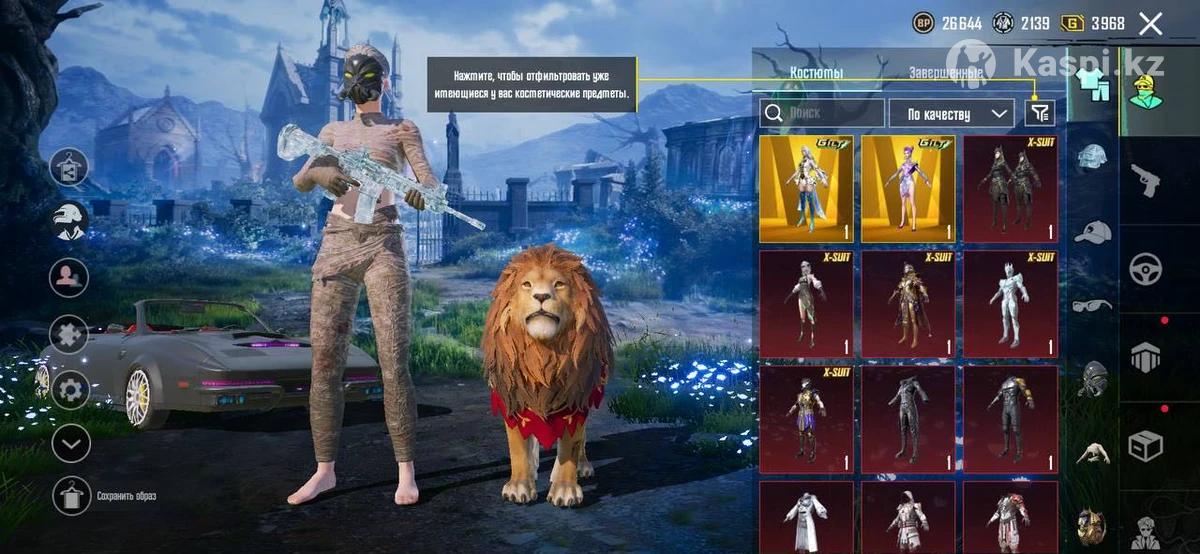
Task: Toggle the owned cosmetics filter button
Action: click(x=1039, y=113)
